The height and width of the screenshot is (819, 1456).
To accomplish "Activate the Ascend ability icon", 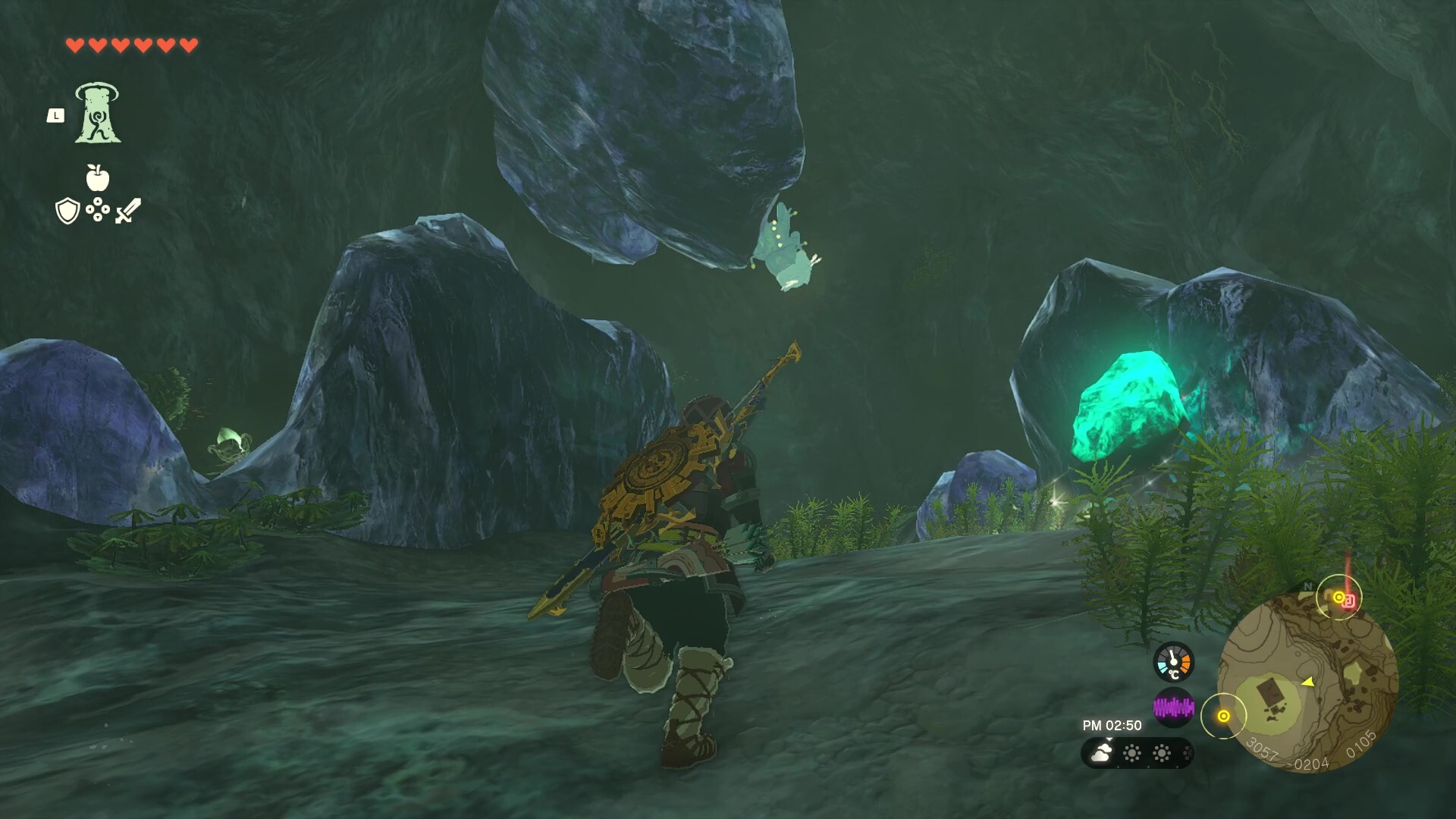I will point(98,114).
